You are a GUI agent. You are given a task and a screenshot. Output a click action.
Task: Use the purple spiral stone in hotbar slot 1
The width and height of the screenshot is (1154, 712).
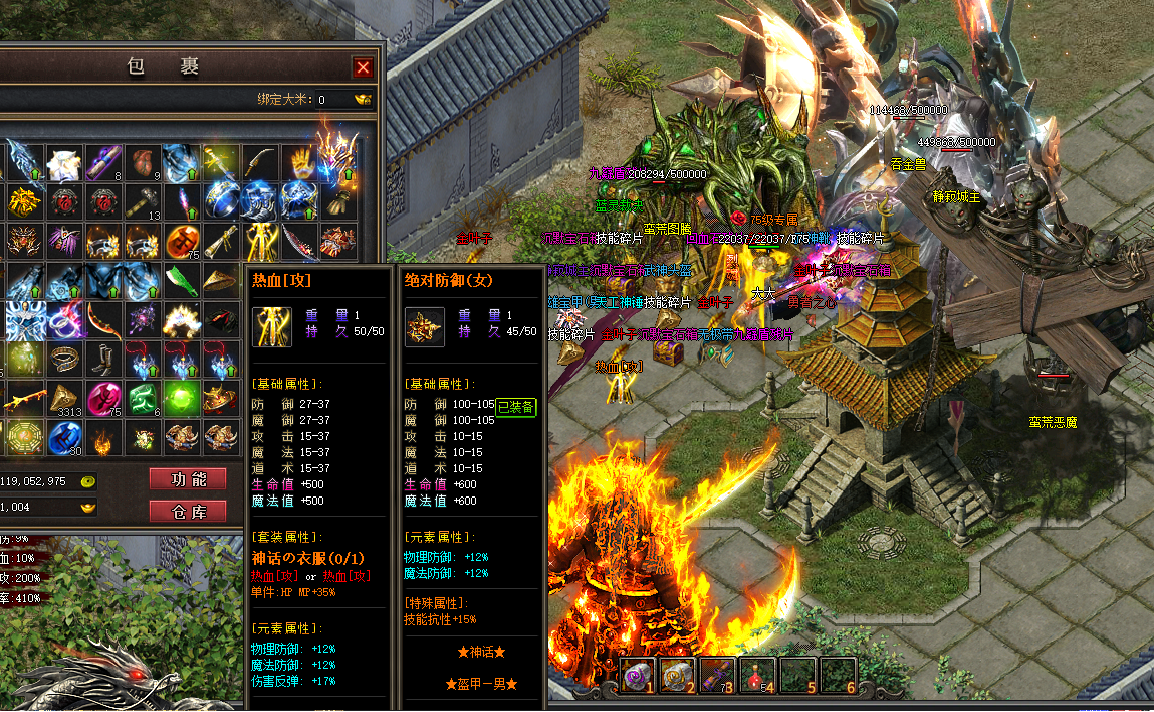pos(638,675)
